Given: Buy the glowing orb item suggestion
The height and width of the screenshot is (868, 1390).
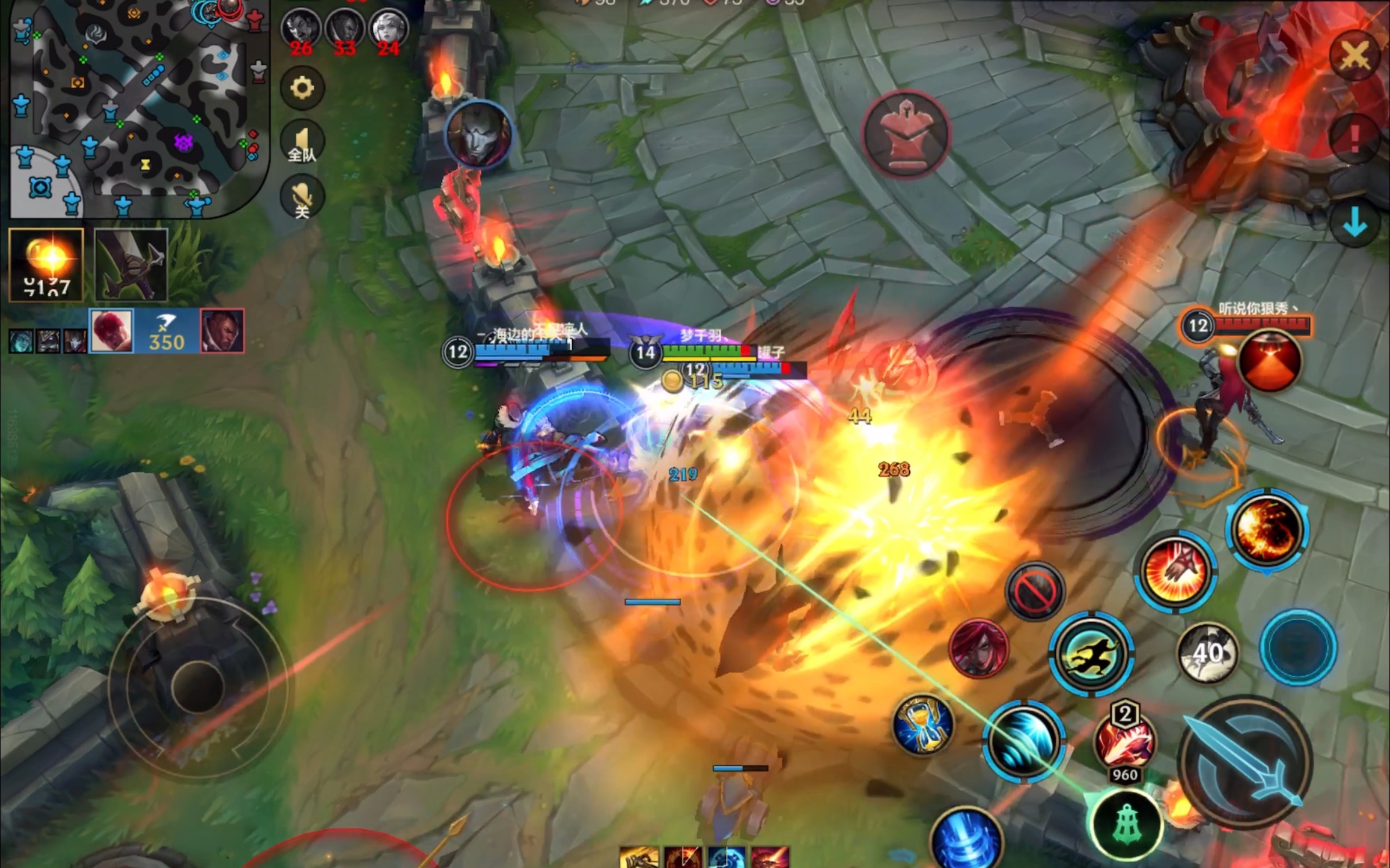Looking at the screenshot, I should (x=47, y=265).
